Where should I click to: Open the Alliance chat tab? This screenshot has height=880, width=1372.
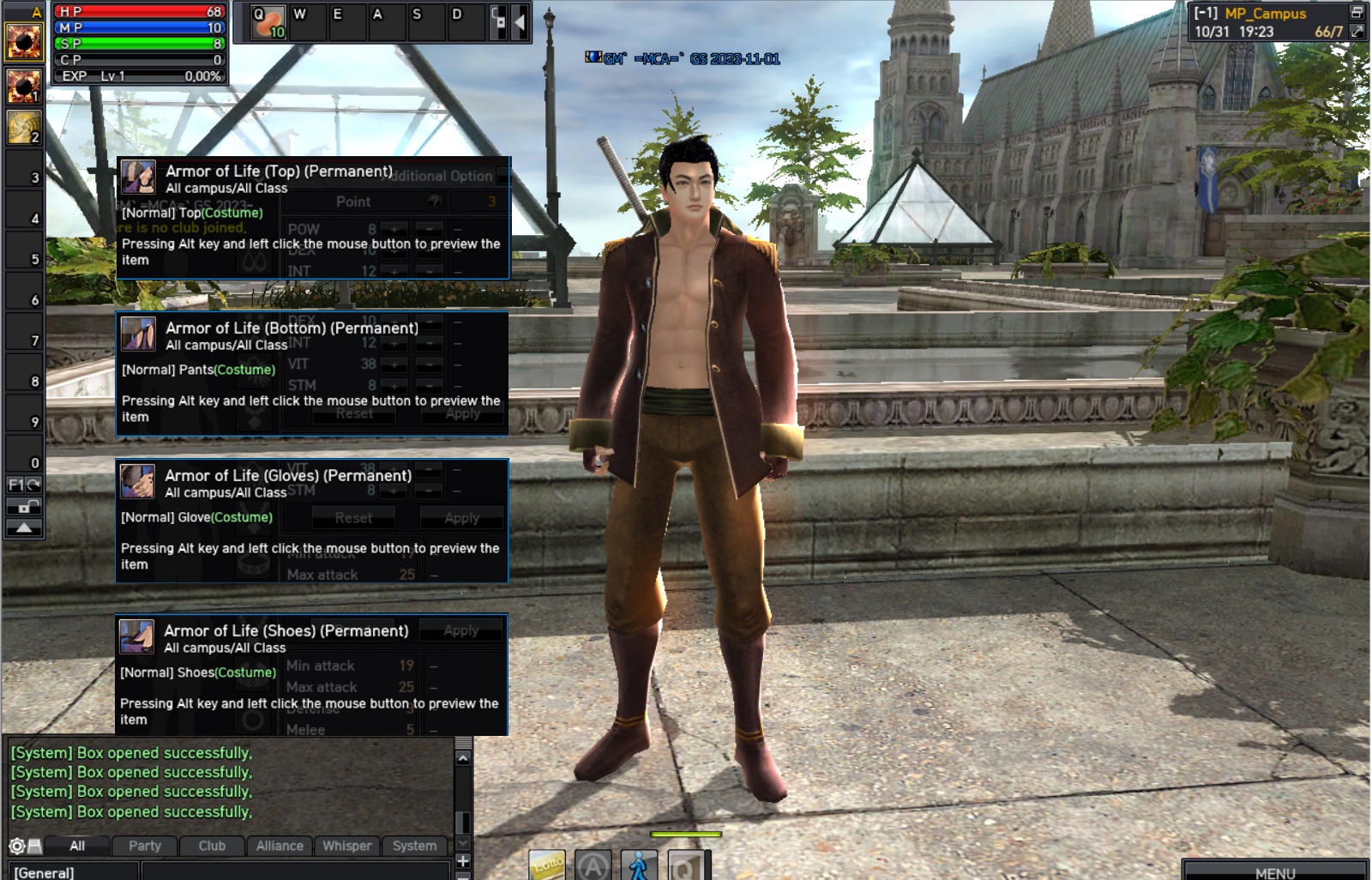pos(280,846)
